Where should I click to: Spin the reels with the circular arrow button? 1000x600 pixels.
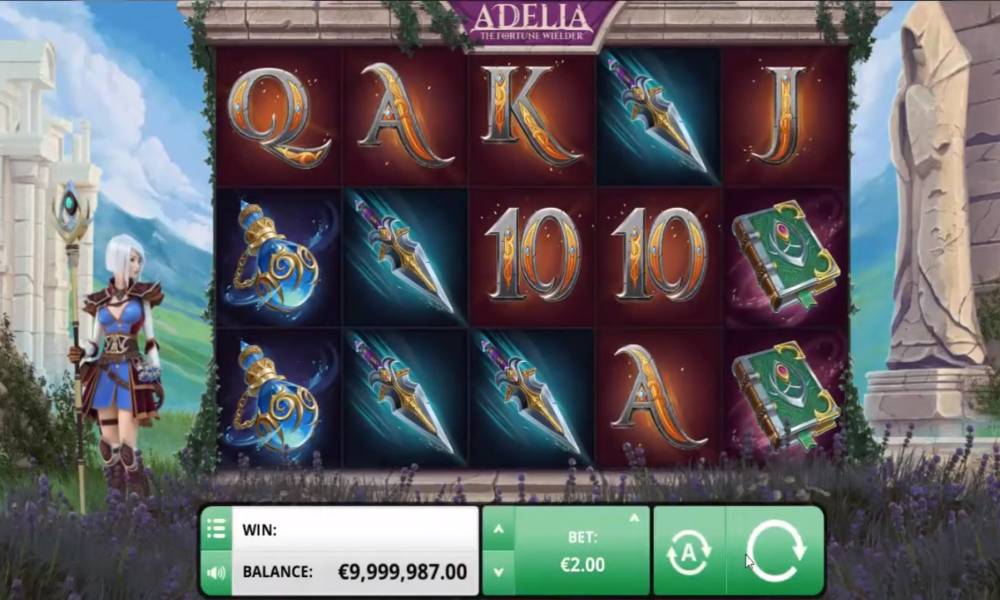click(x=775, y=552)
